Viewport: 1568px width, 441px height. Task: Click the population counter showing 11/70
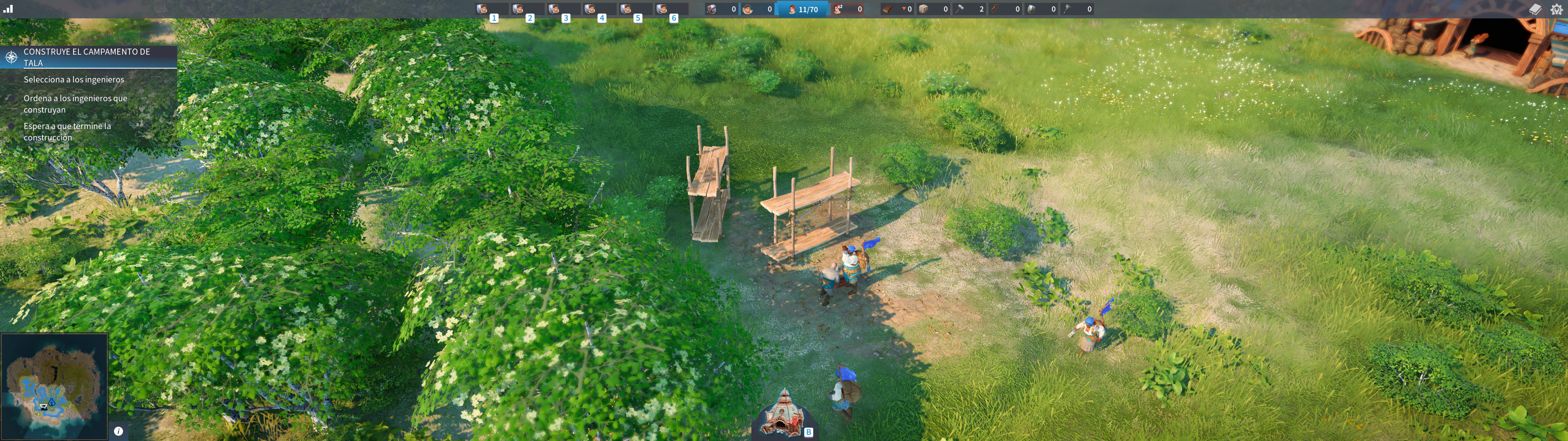(803, 9)
